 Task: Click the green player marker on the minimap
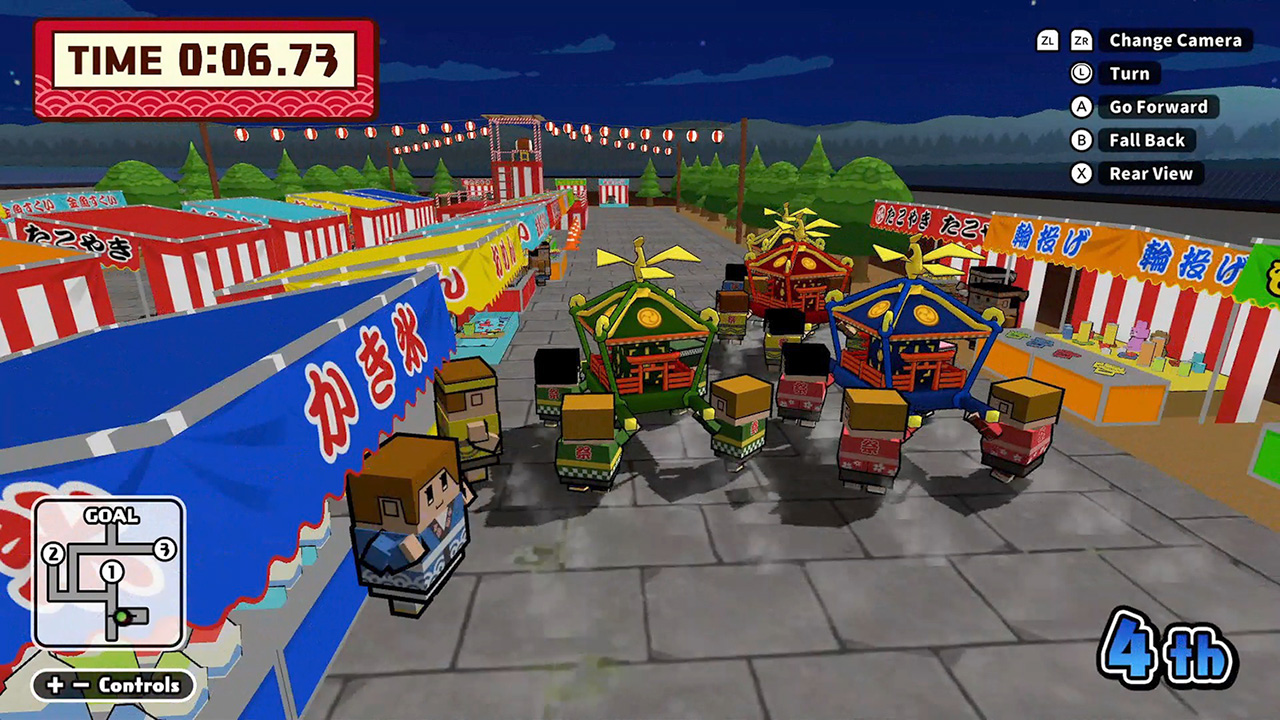(x=121, y=616)
